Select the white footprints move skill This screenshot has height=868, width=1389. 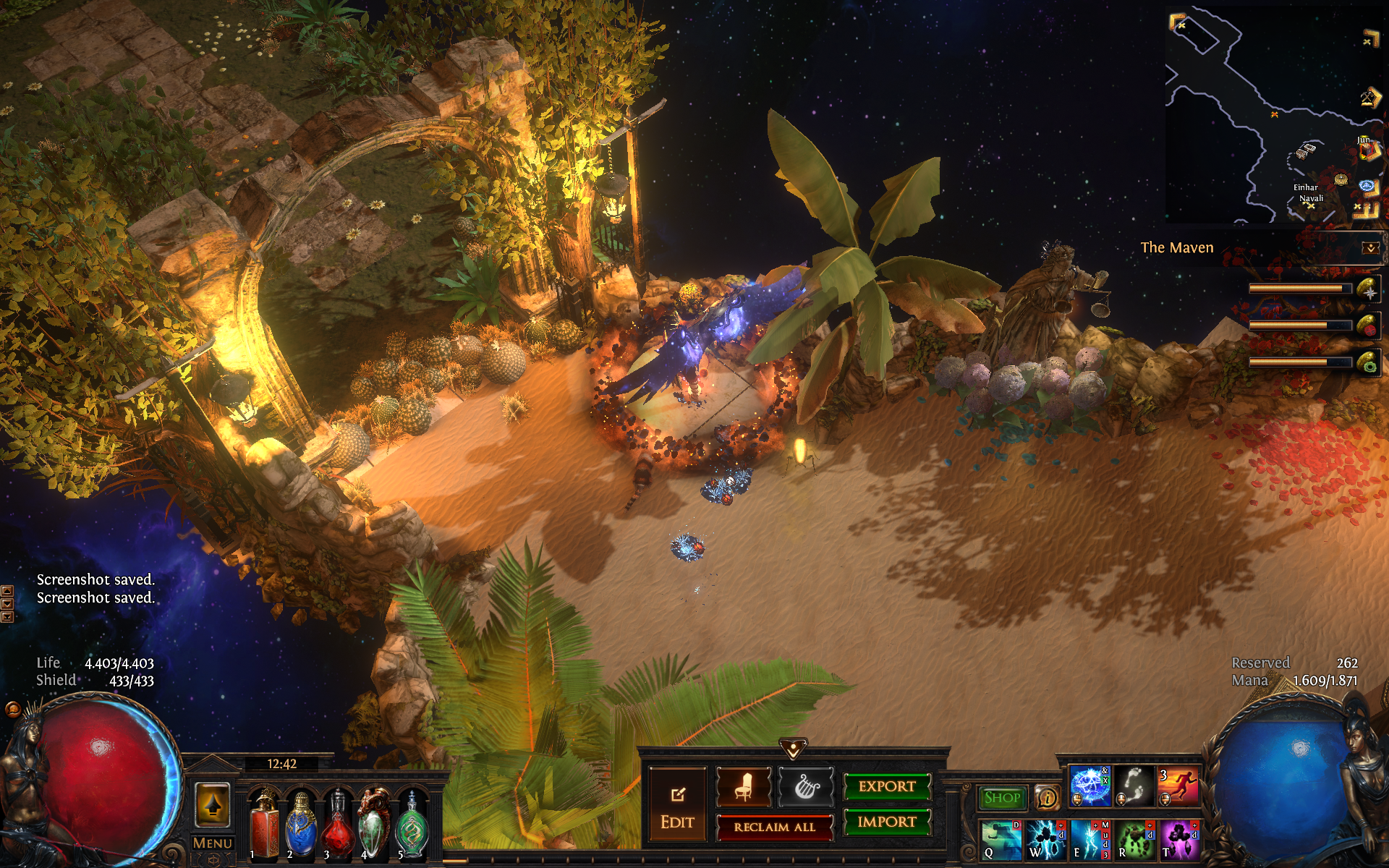tap(1134, 786)
